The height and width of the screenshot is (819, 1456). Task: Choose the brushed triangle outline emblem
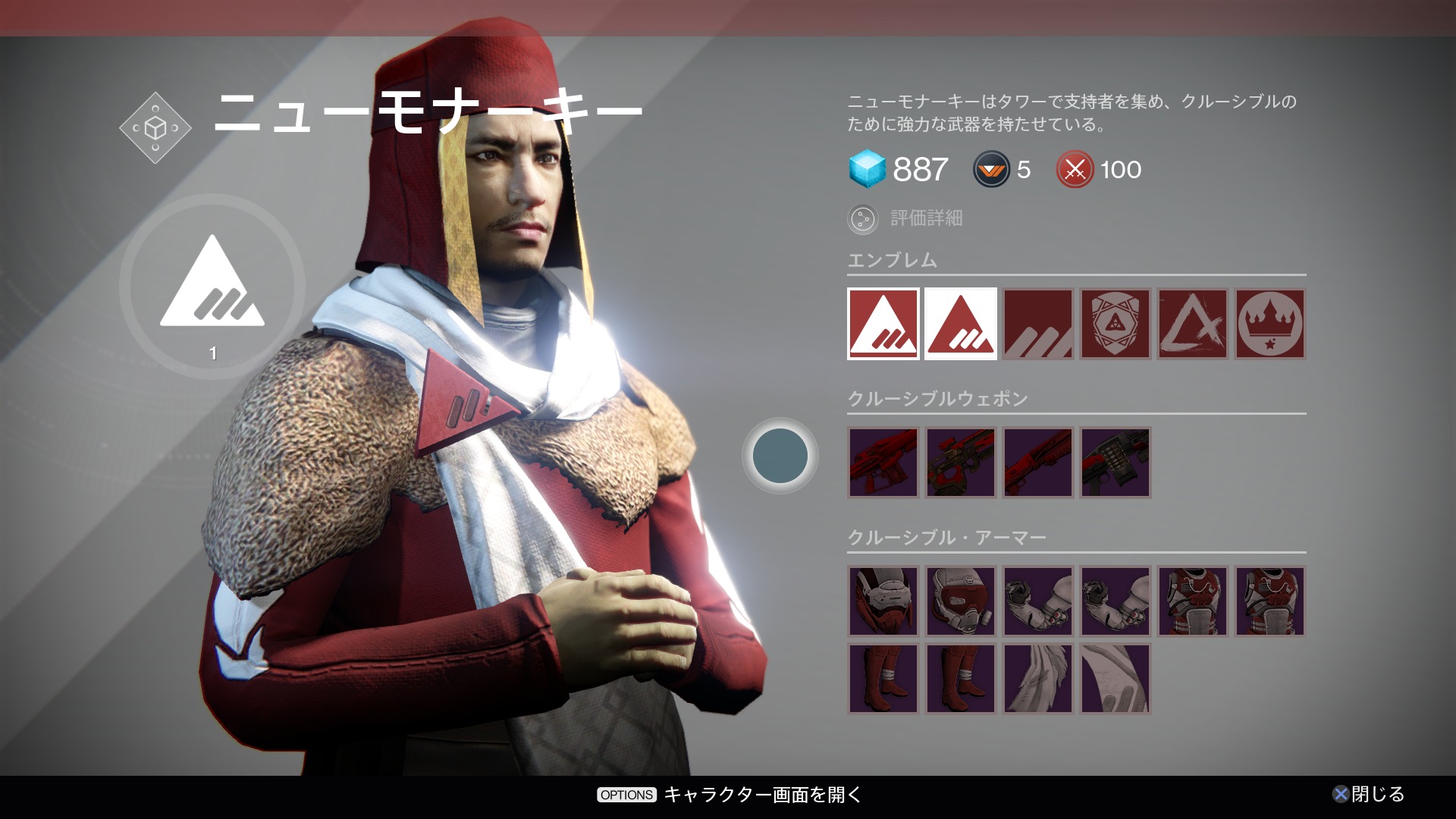click(x=1192, y=324)
